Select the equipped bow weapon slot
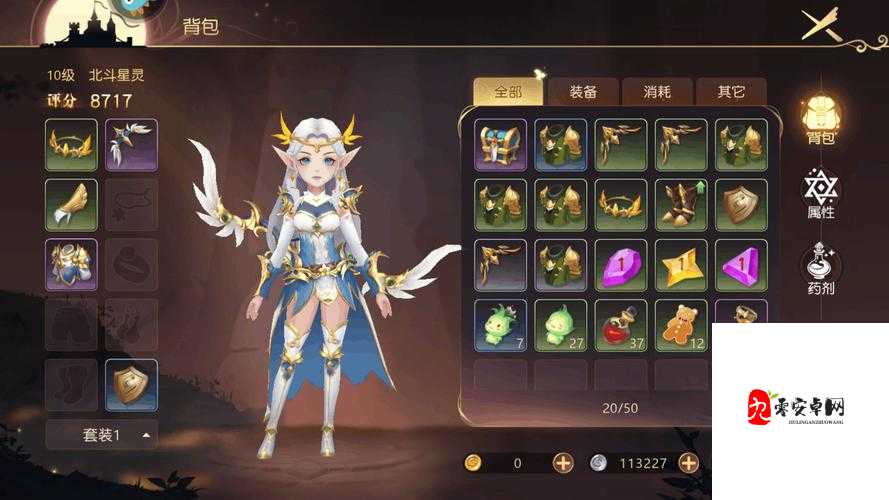 click(x=131, y=145)
